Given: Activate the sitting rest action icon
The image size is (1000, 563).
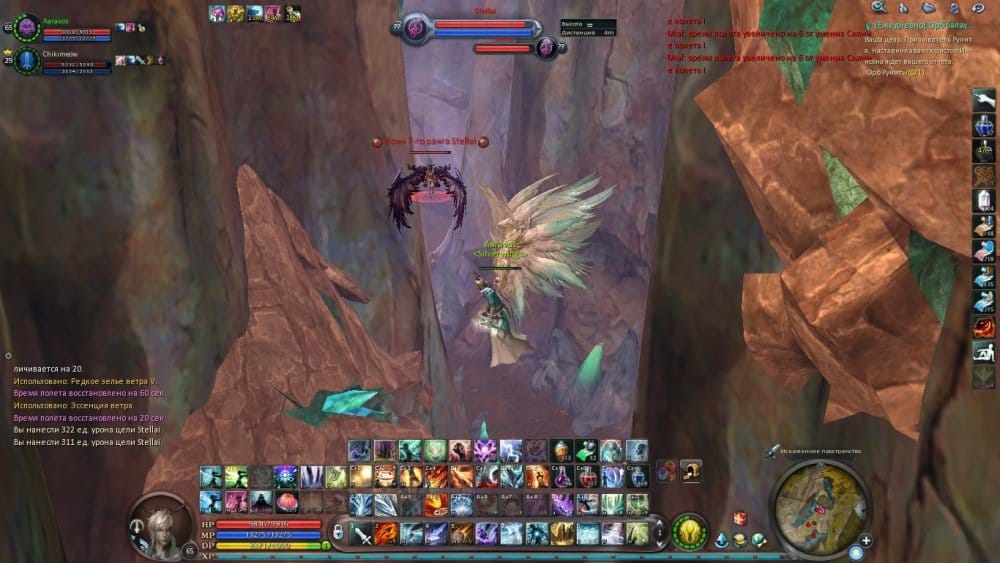Looking at the screenshot, I should pyautogui.click(x=983, y=350).
